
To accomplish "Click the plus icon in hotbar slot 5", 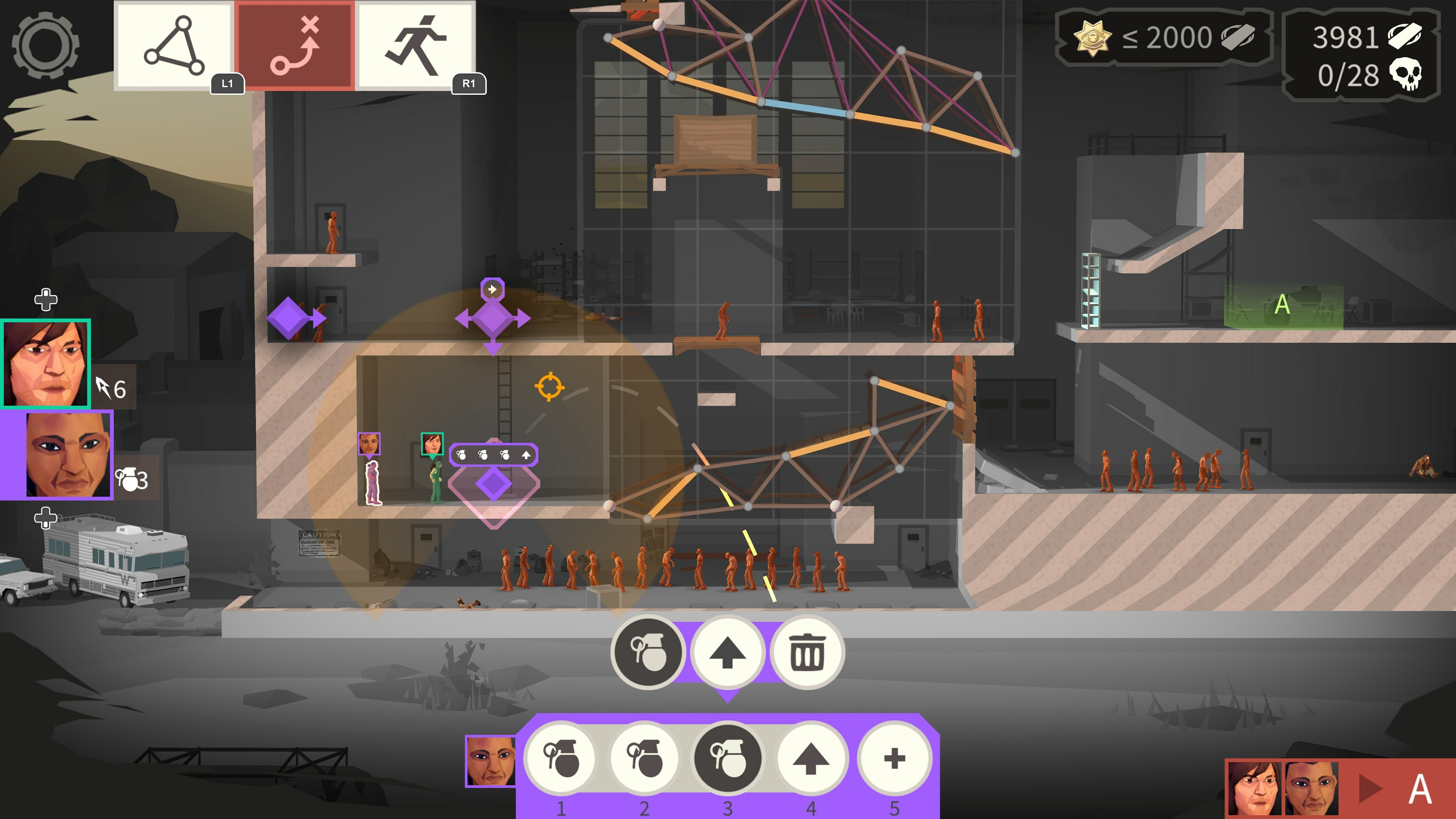I will (x=892, y=759).
